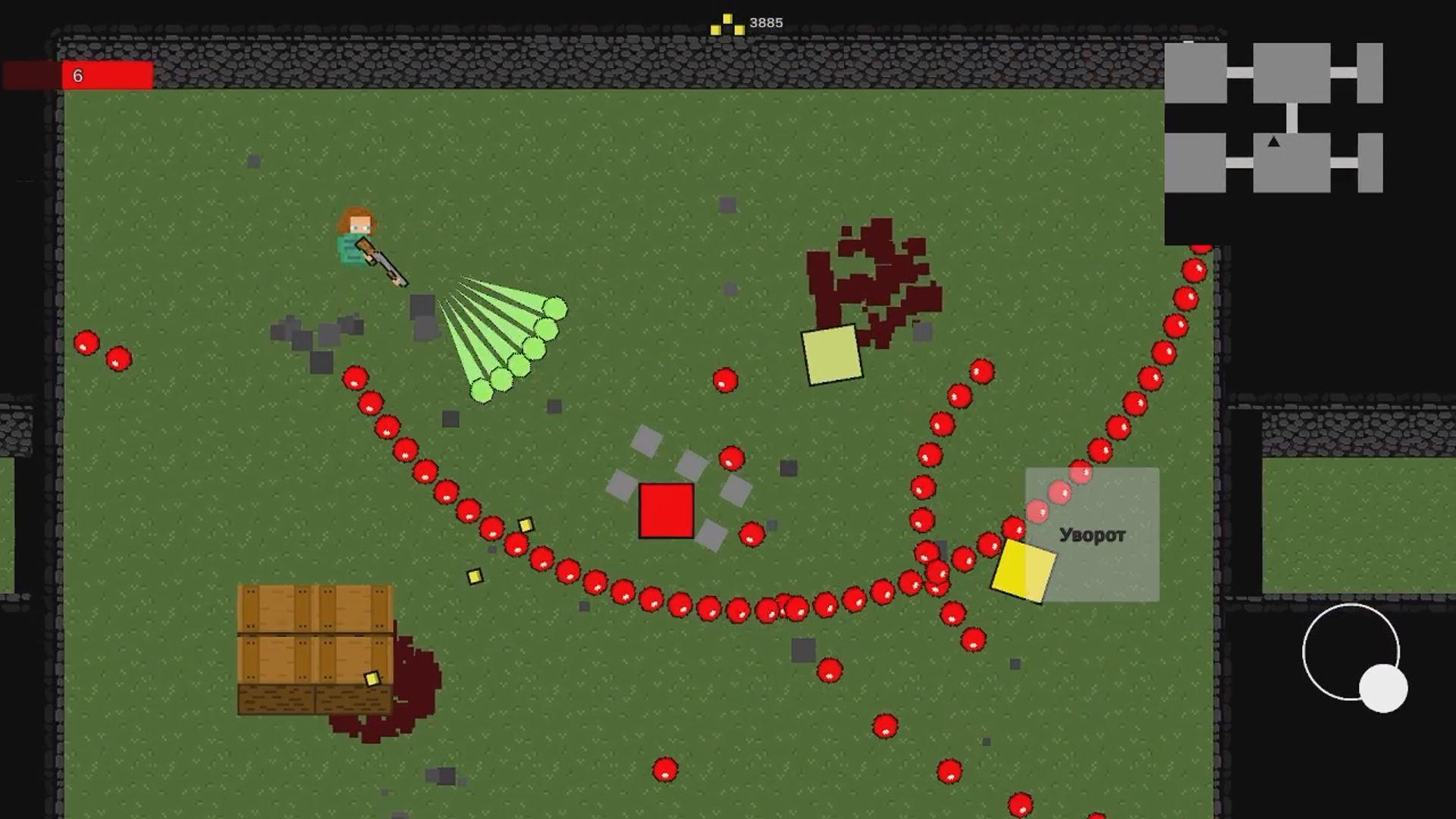Click the player triangle marker on the minimap
Image resolution: width=1456 pixels, height=819 pixels.
tap(1274, 140)
